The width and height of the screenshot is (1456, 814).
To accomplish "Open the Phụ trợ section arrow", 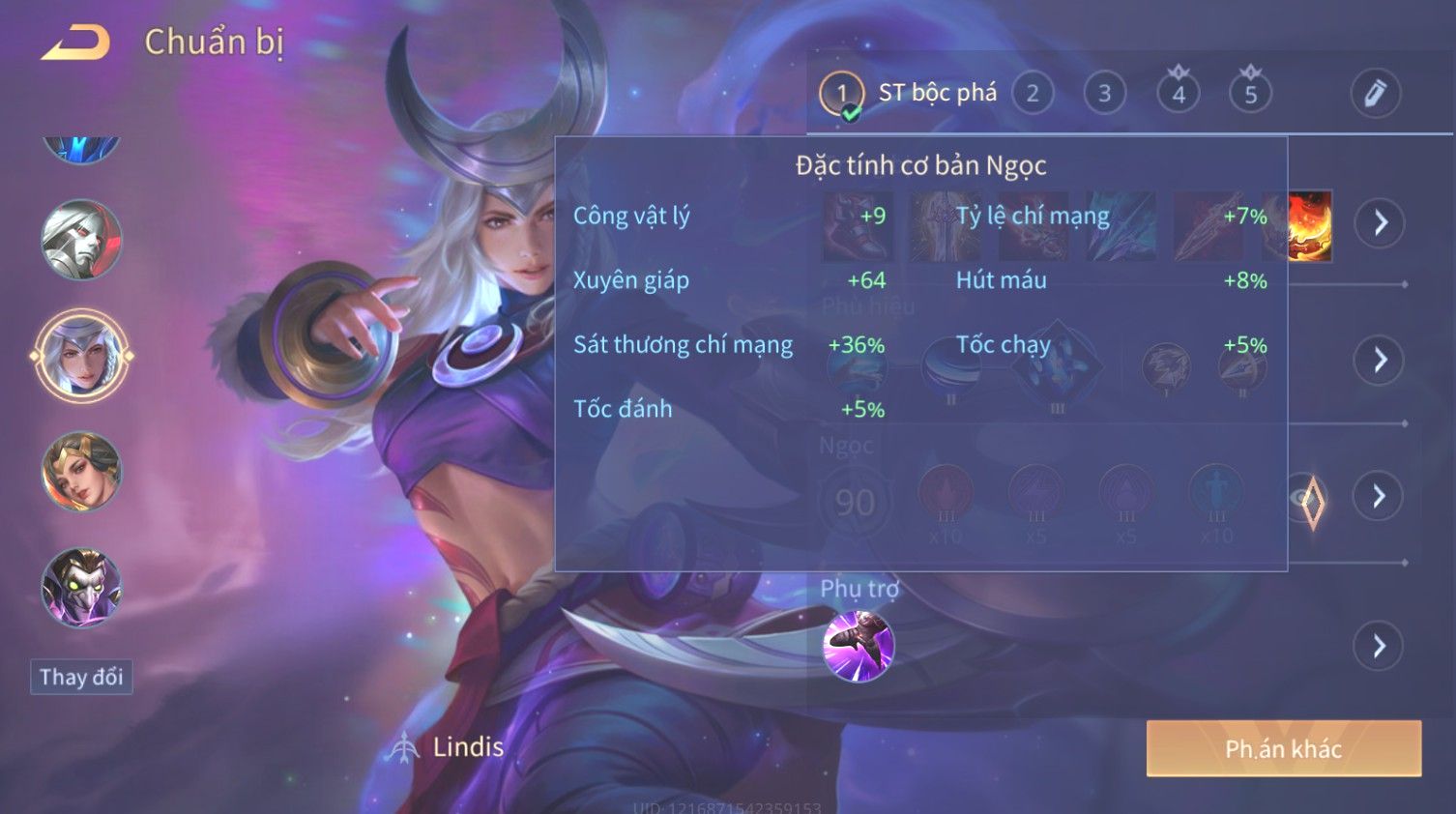I will point(1379,646).
